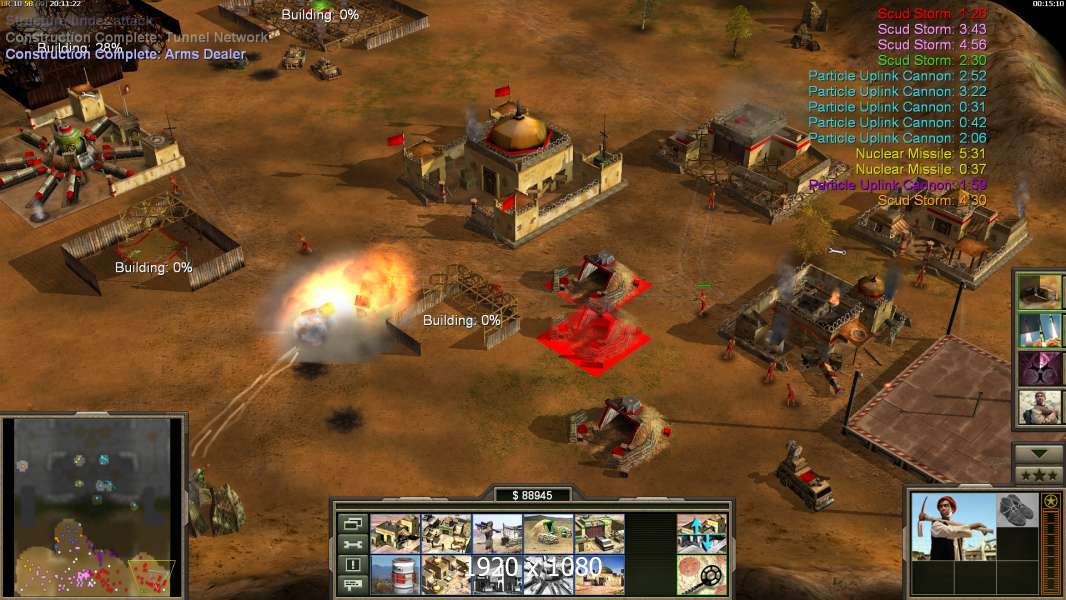The height and width of the screenshot is (600, 1066).
Task: Click the overlapping windows button
Action: click(352, 523)
